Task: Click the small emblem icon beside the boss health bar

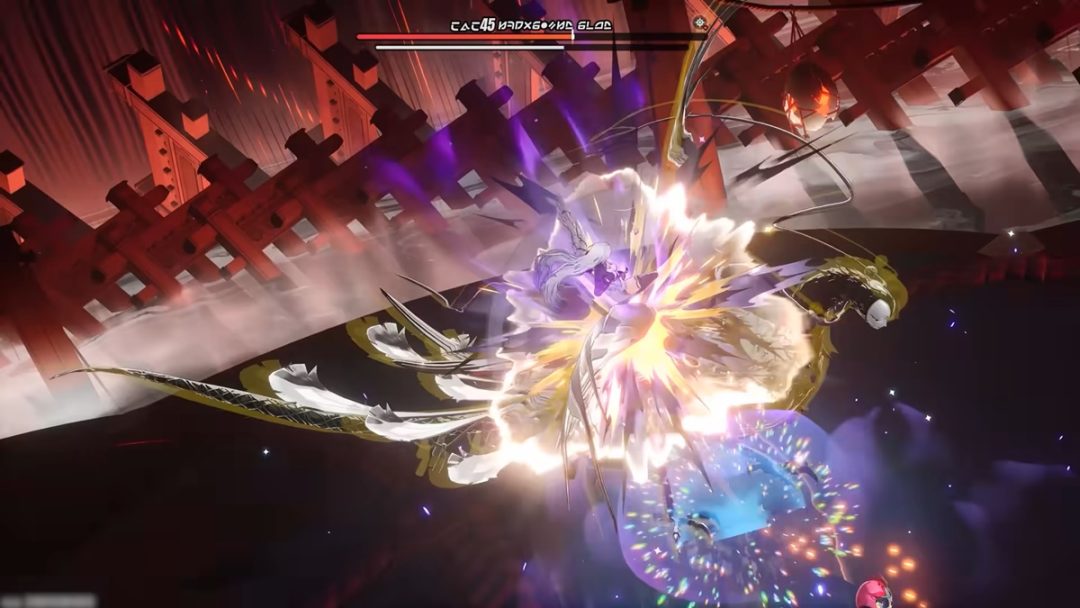Action: pos(700,22)
